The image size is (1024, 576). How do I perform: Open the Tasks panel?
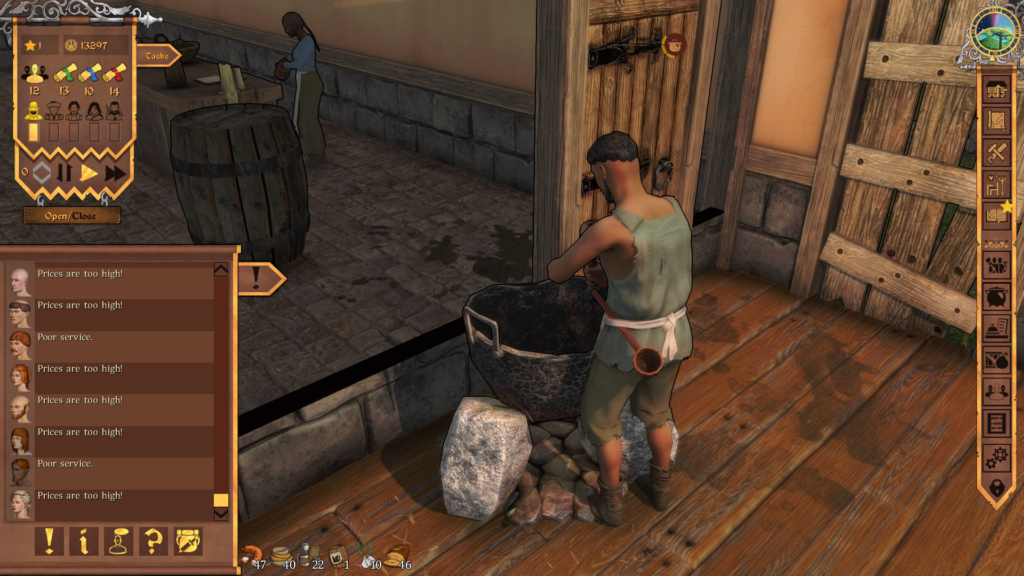pyautogui.click(x=158, y=56)
